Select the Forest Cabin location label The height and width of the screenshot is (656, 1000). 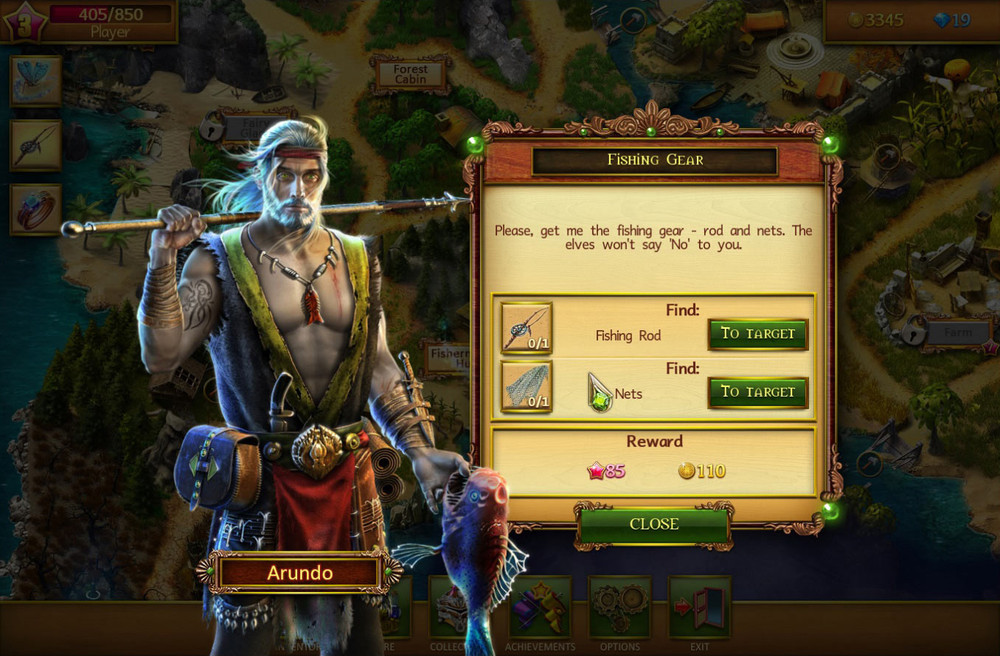410,74
